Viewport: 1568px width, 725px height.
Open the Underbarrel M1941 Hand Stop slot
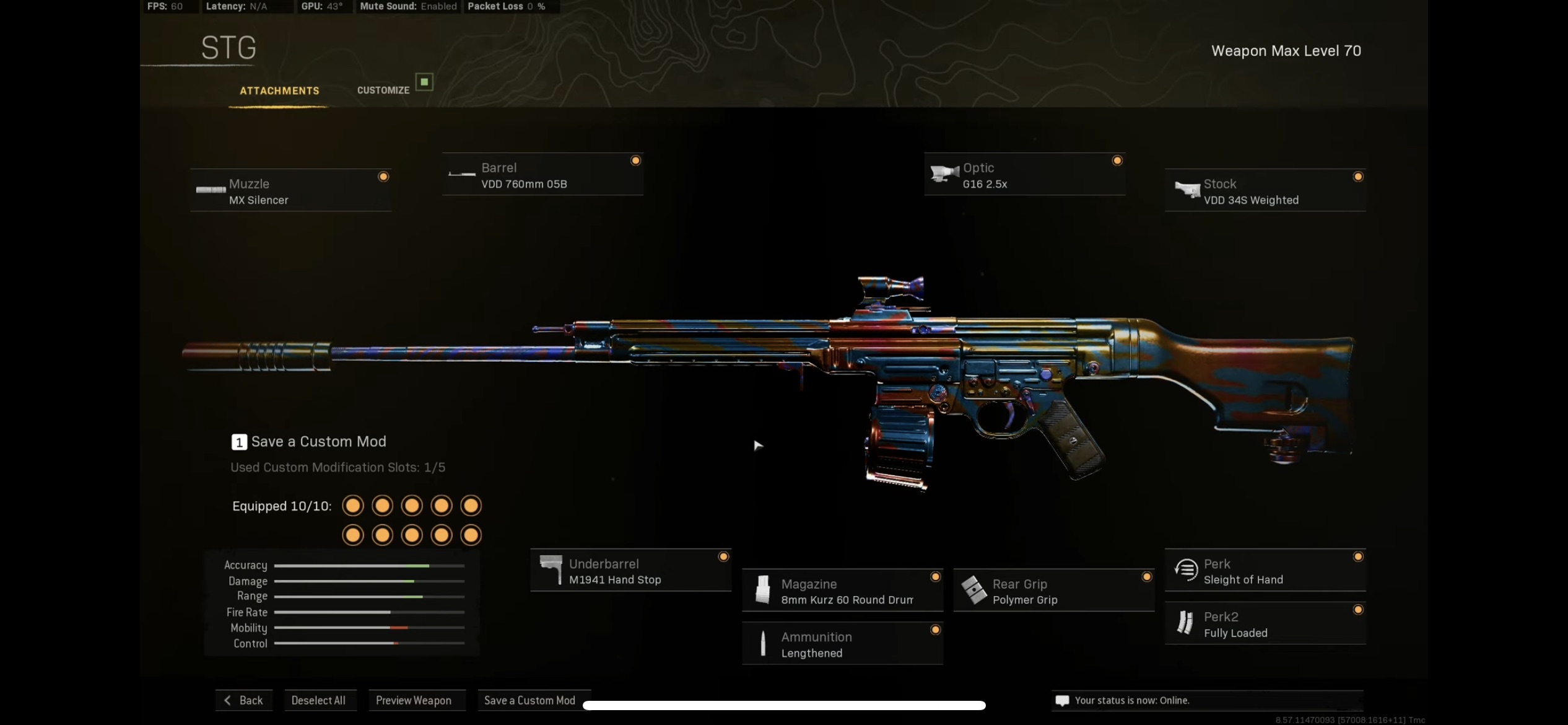coord(630,571)
